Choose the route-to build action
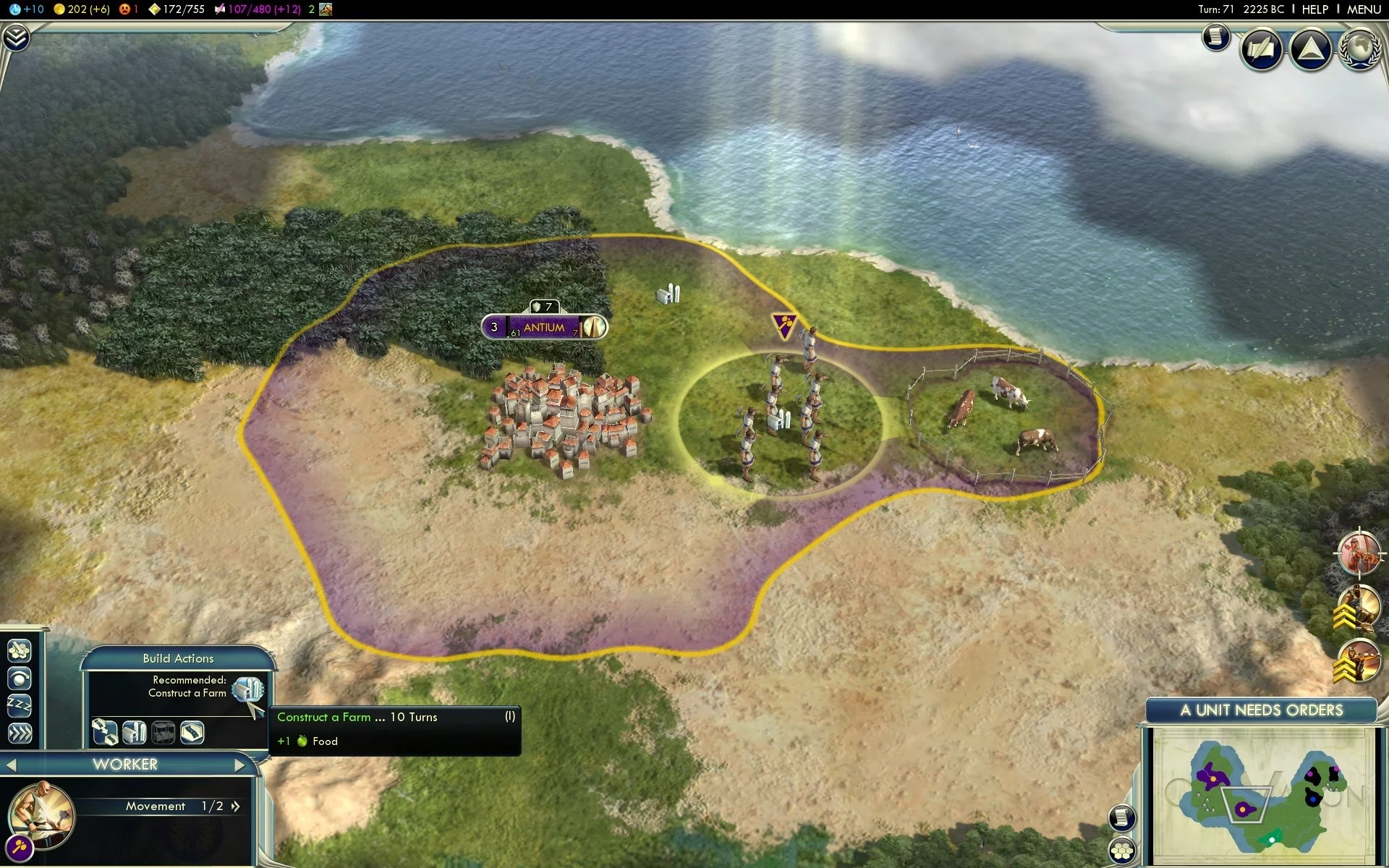Screen dimensions: 1389x868 [105, 732]
